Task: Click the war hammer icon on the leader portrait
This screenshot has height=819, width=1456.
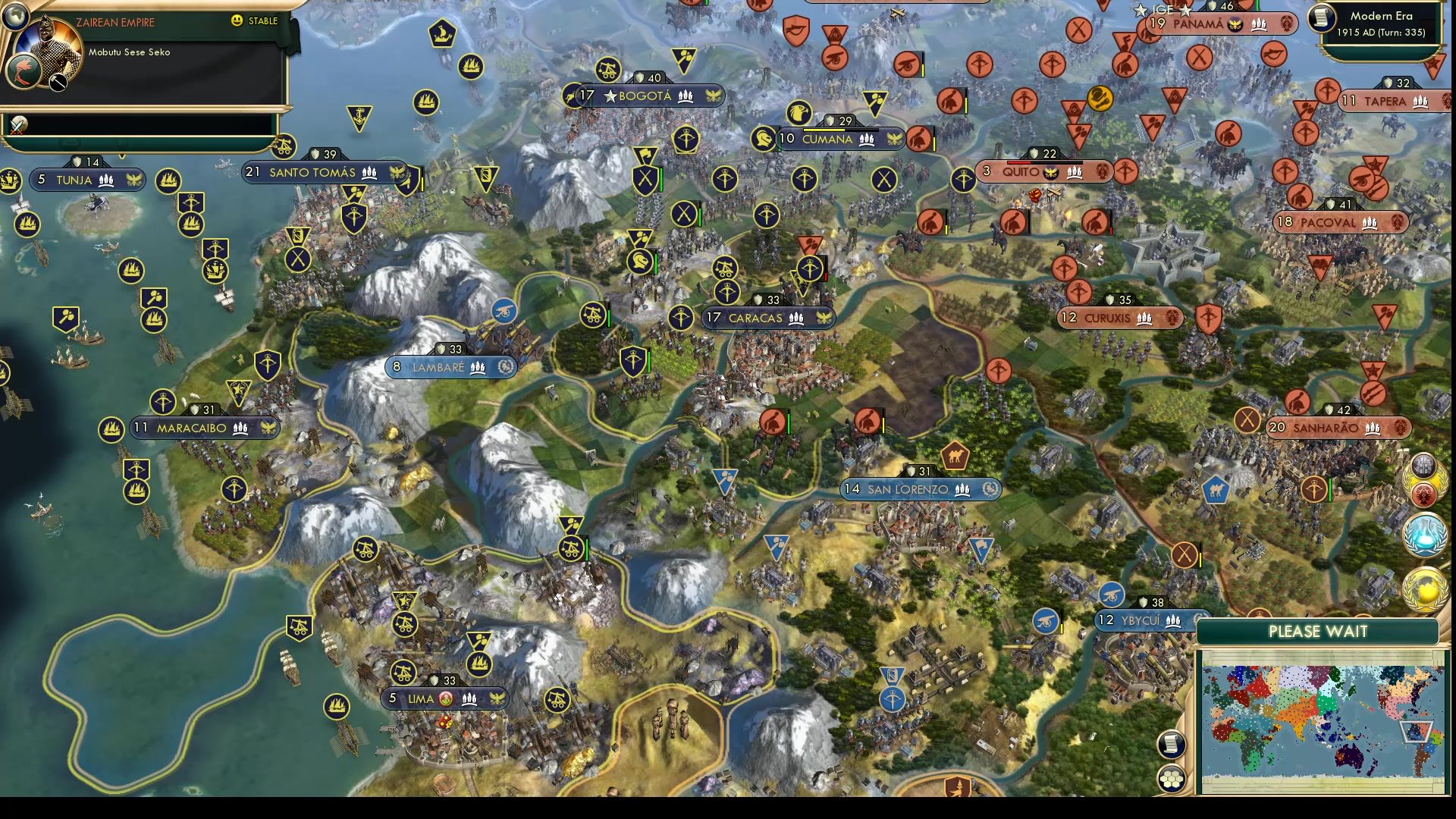Action: click(58, 83)
